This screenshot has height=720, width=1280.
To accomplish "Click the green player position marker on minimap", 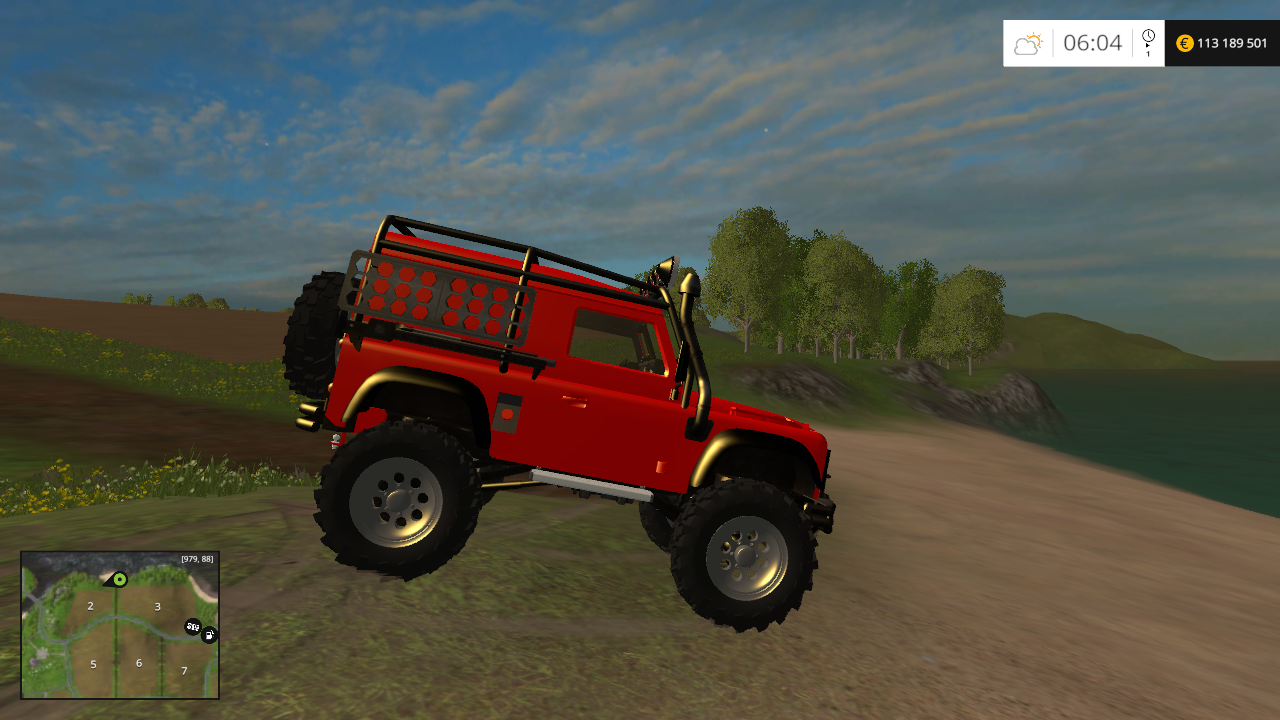I will click(x=120, y=580).
